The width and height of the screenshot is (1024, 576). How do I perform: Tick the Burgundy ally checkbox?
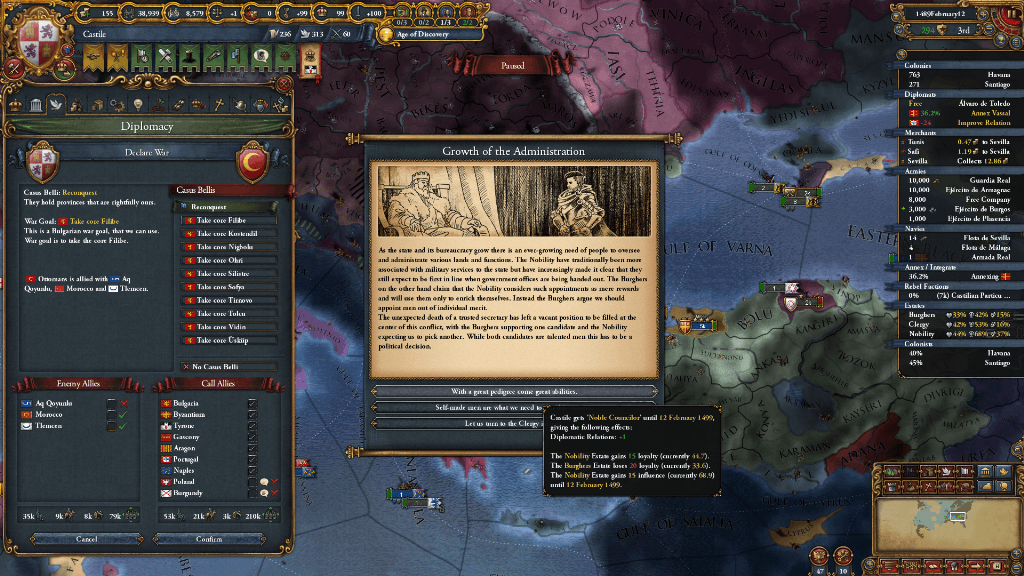(251, 493)
